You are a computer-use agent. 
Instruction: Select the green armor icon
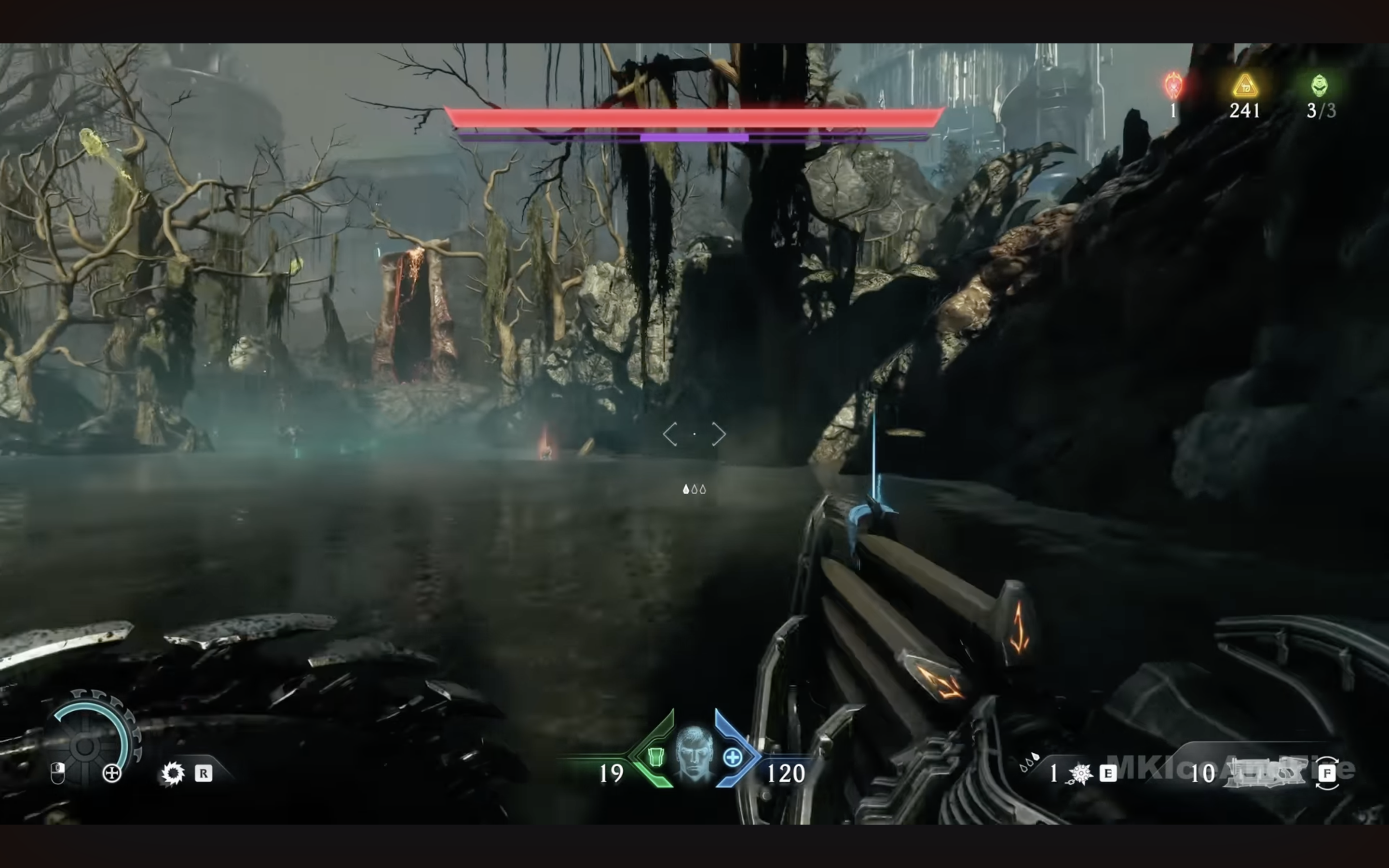655,757
